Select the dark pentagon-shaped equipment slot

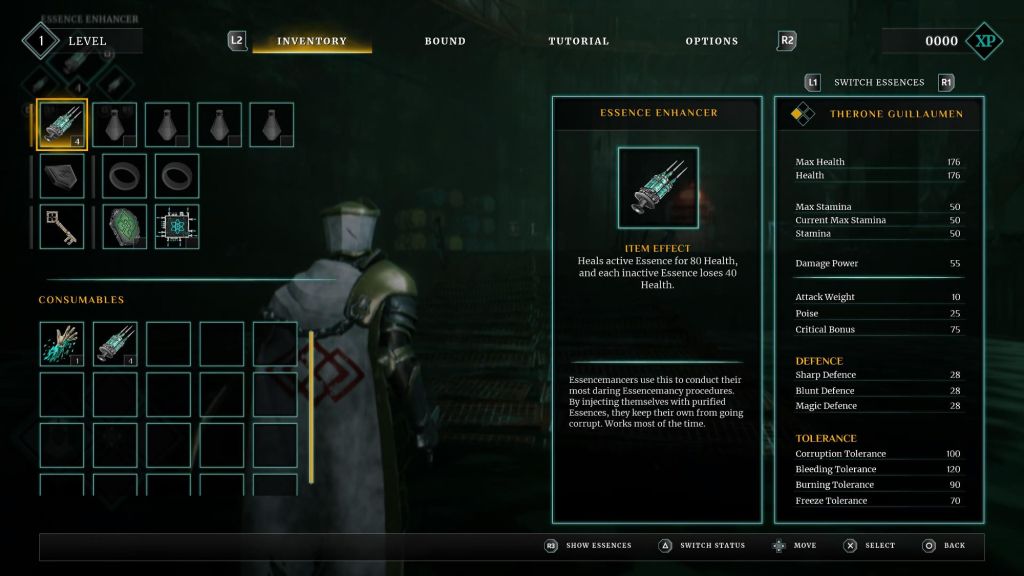62,175
